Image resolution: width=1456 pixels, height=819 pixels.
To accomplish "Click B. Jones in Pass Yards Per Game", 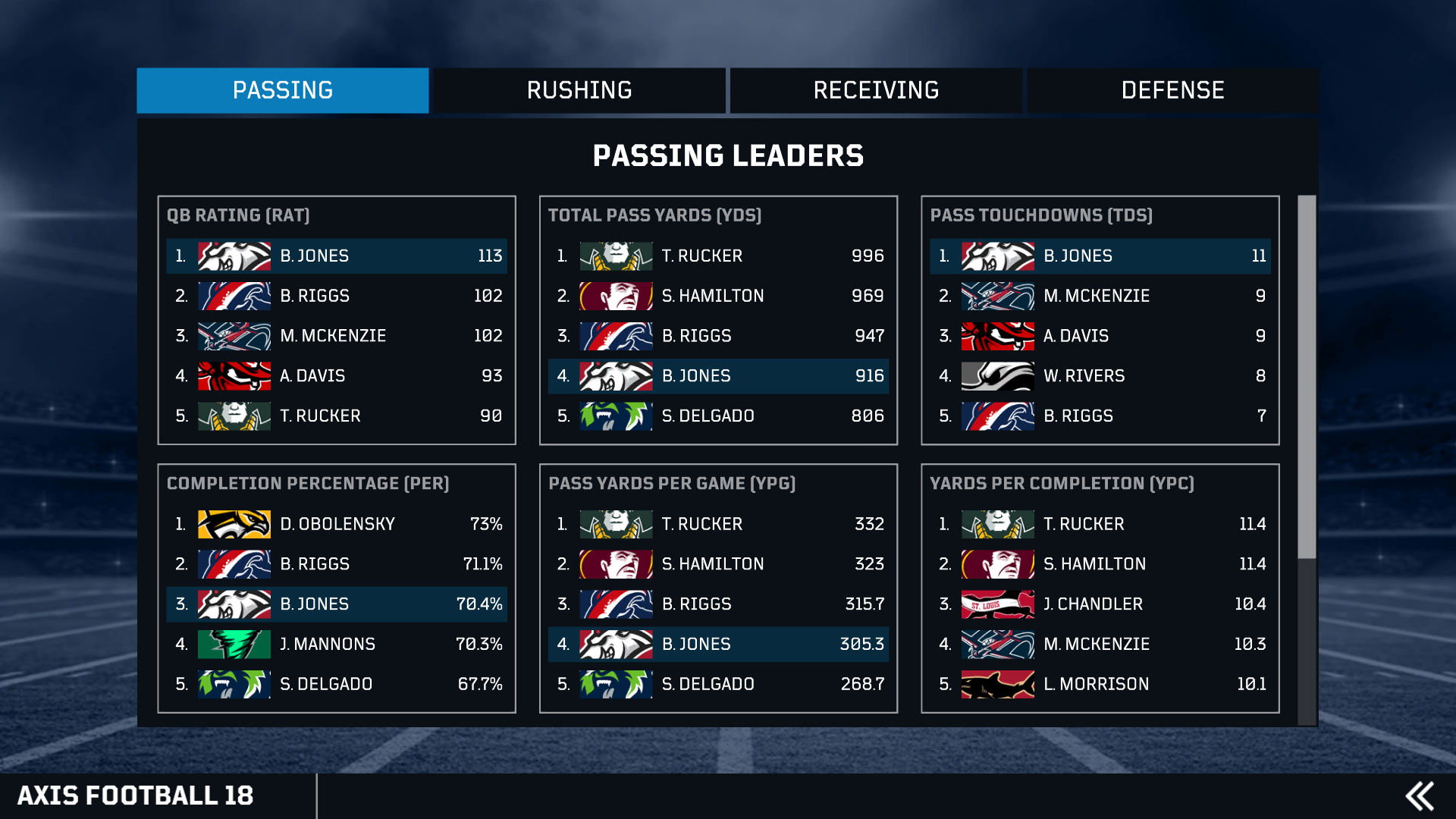I will coord(718,645).
